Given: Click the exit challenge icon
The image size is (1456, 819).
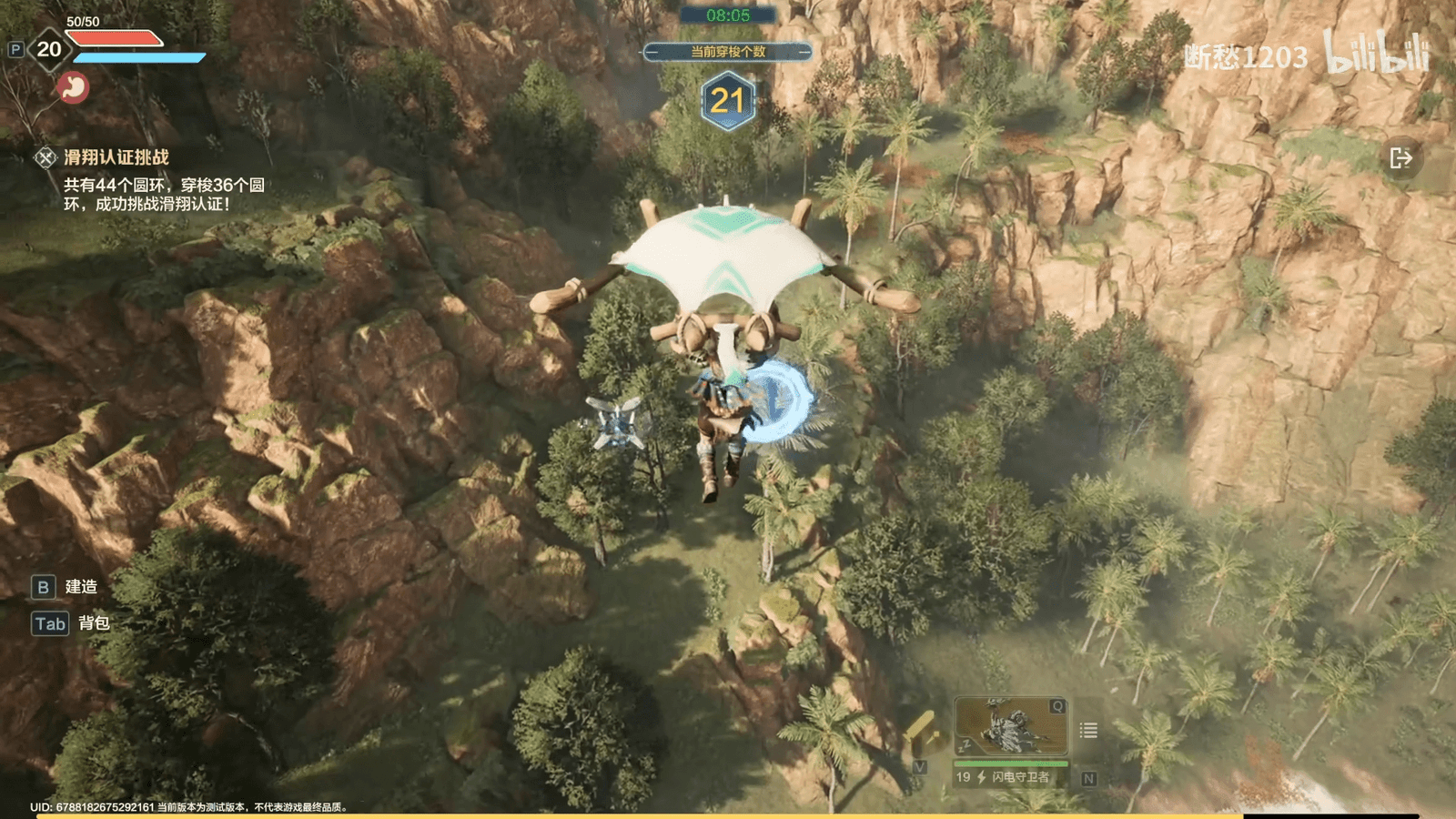Looking at the screenshot, I should pyautogui.click(x=1400, y=158).
